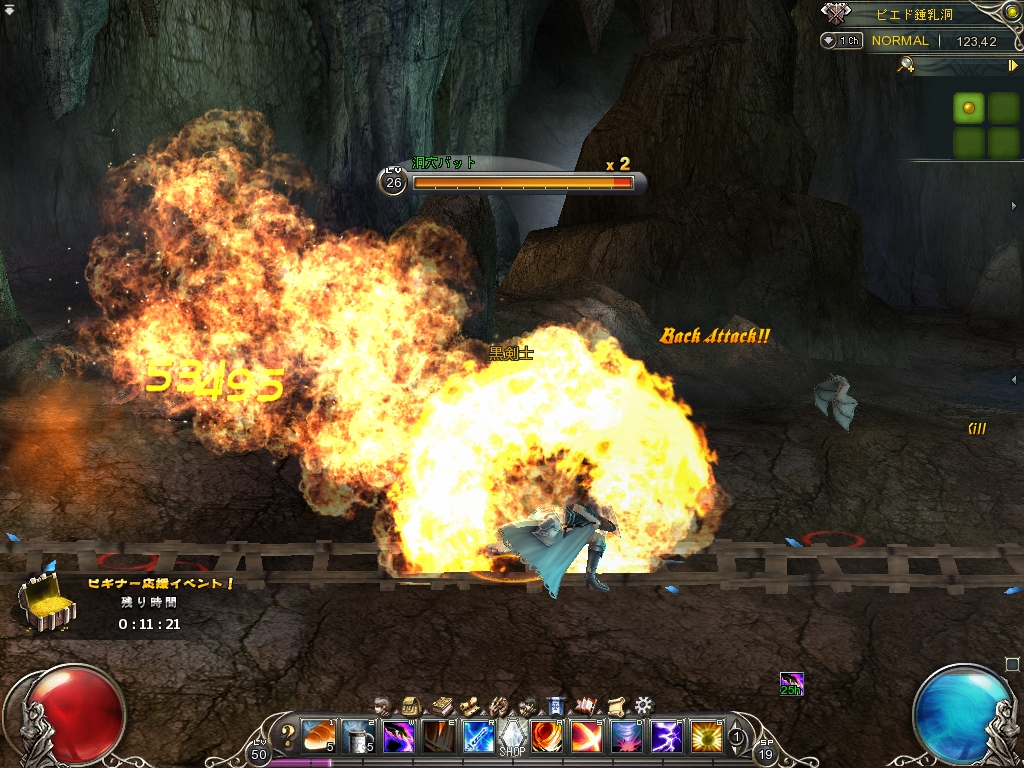
Task: Open the gear settings icon
Action: click(x=643, y=705)
